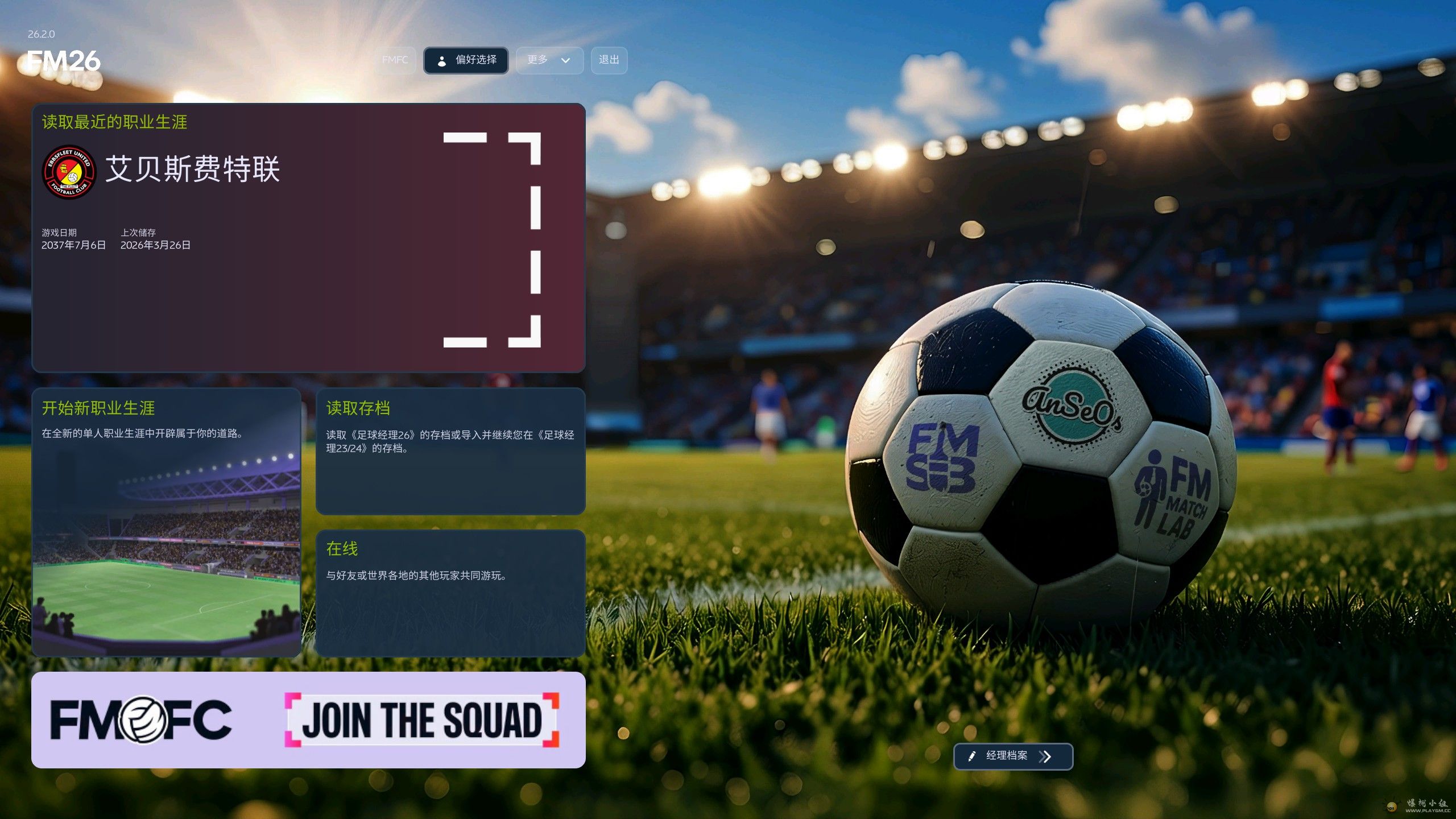The height and width of the screenshot is (819, 1456).
Task: Click the FMFC Join The Squad banner
Action: (308, 719)
